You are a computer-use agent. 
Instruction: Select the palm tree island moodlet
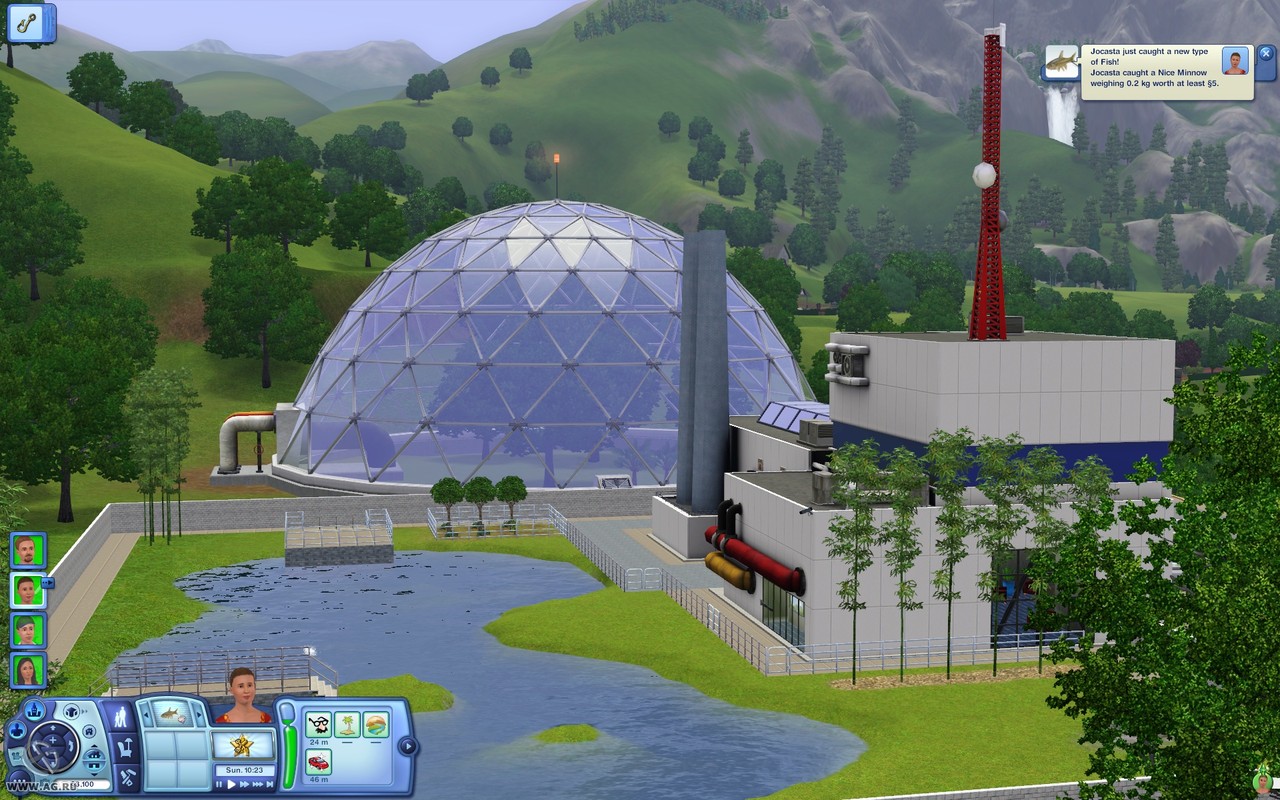[x=347, y=724]
